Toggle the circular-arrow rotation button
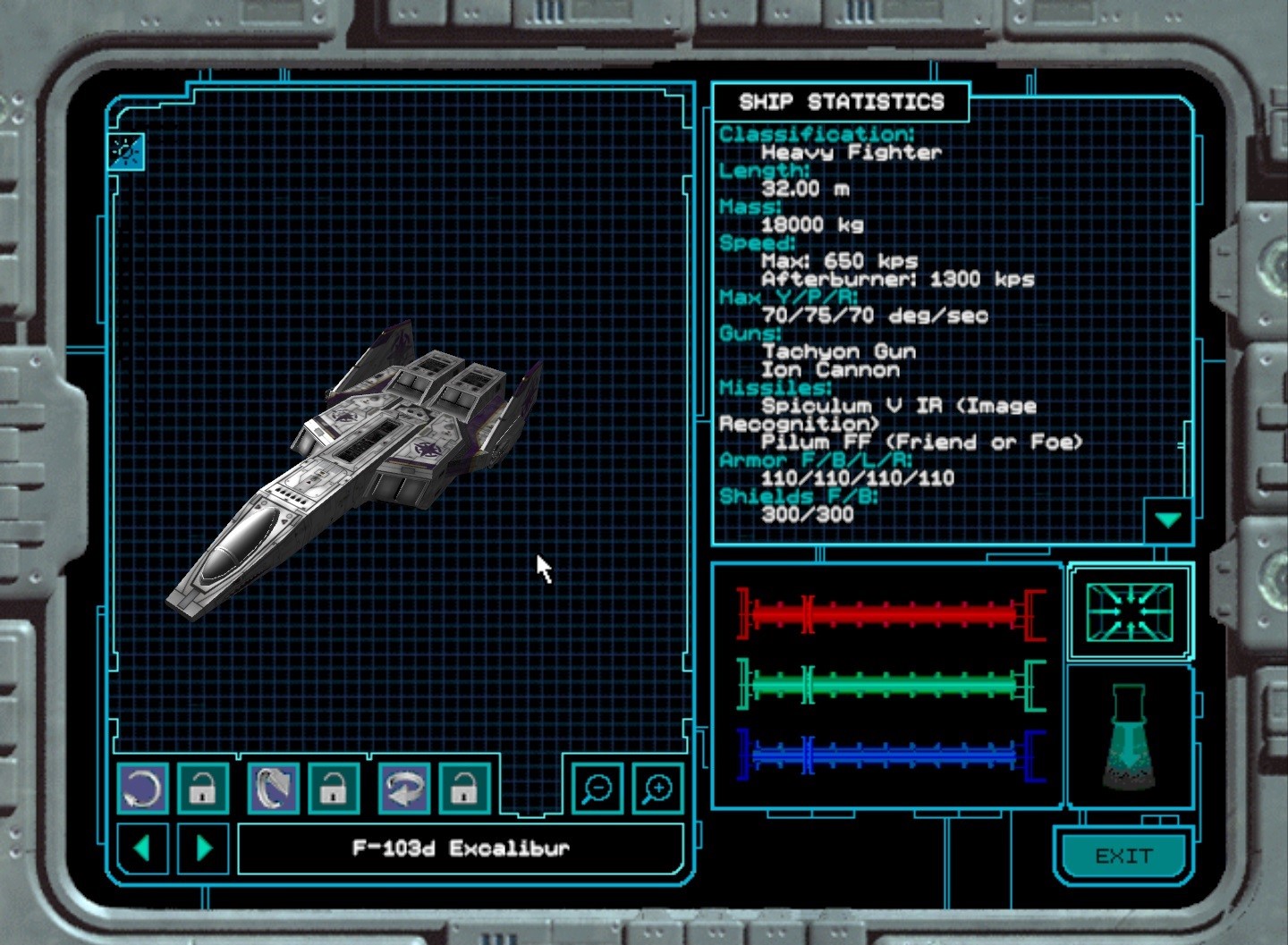The height and width of the screenshot is (945, 1288). [142, 789]
